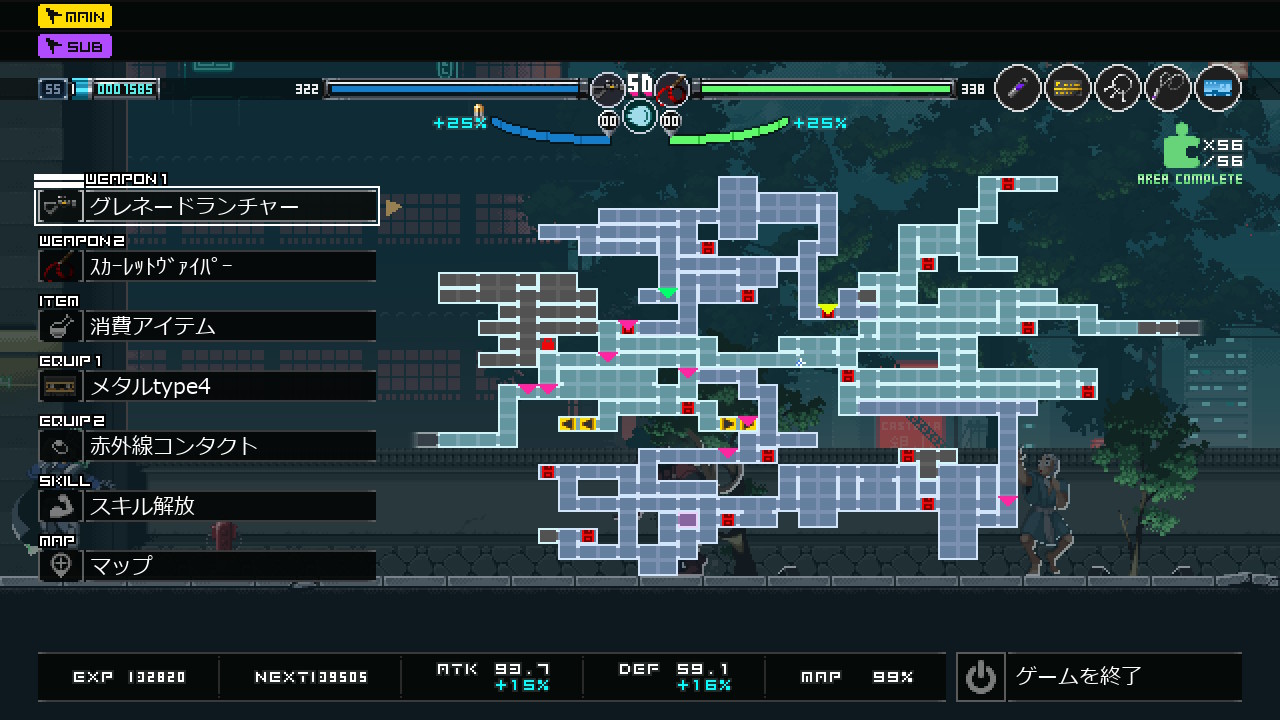The height and width of the screenshot is (720, 1280).
Task: Click the arrow beside グレネードランチャー
Action: pyautogui.click(x=393, y=207)
